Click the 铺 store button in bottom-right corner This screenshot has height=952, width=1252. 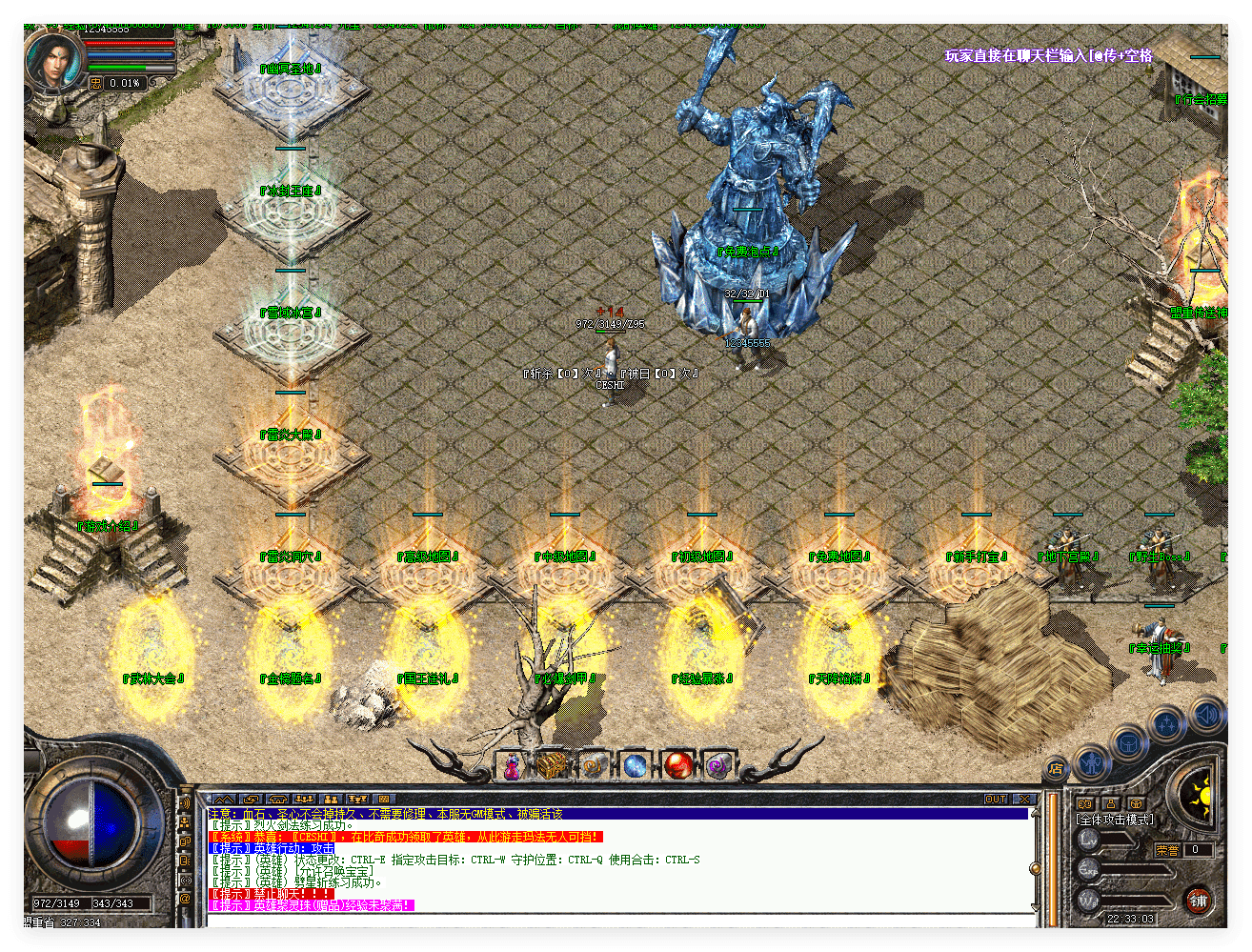pyautogui.click(x=1198, y=901)
